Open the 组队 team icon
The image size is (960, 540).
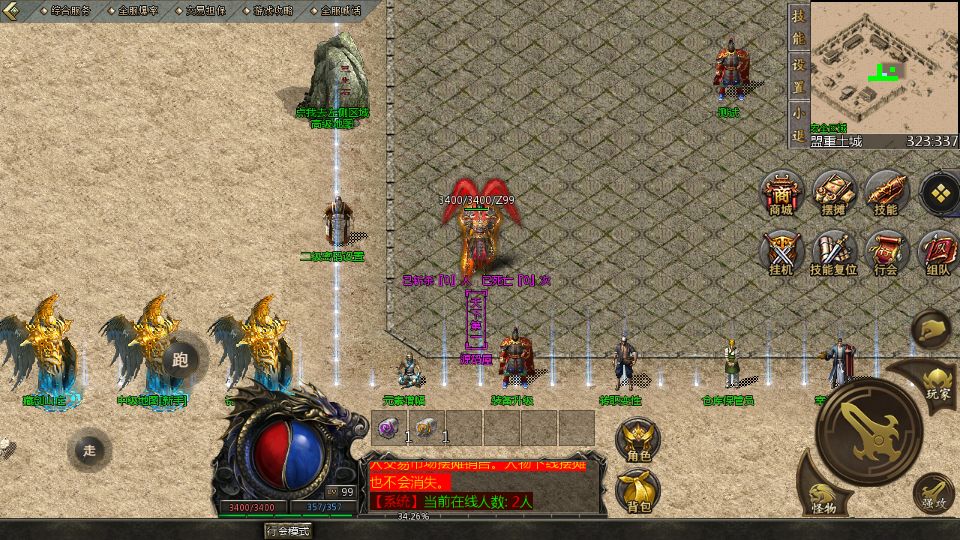click(939, 251)
